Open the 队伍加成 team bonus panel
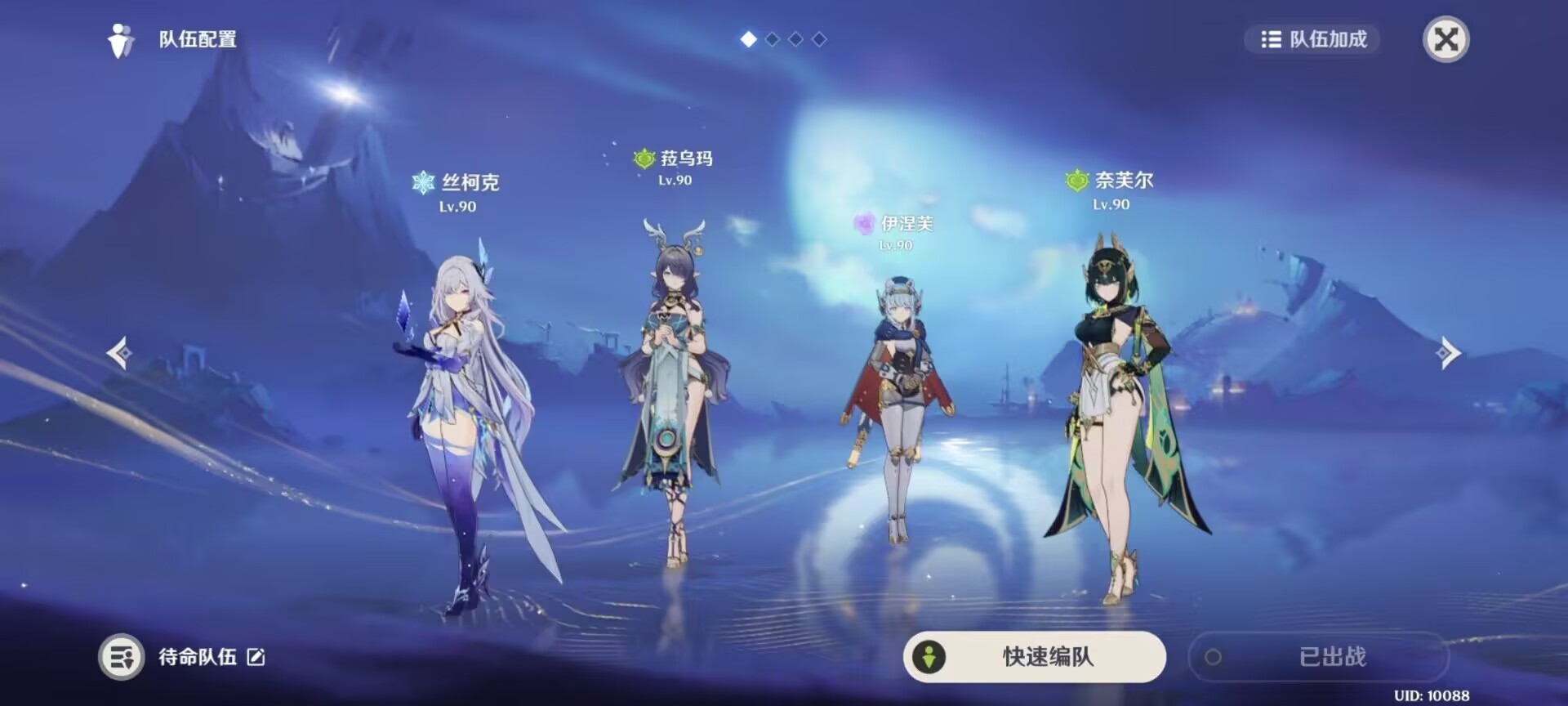This screenshot has width=1568, height=706. (x=1311, y=39)
